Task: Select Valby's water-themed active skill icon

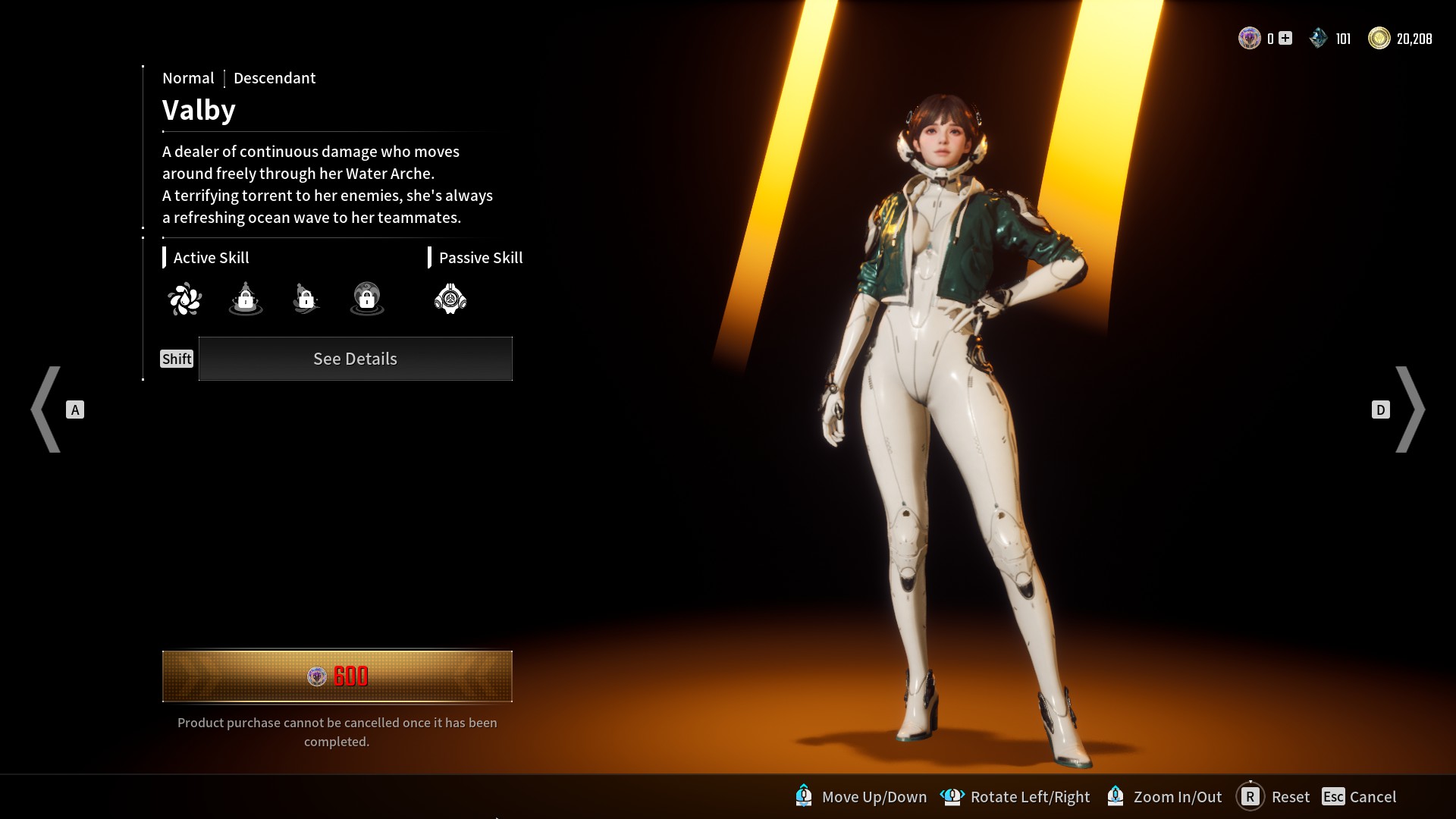Action: point(184,298)
